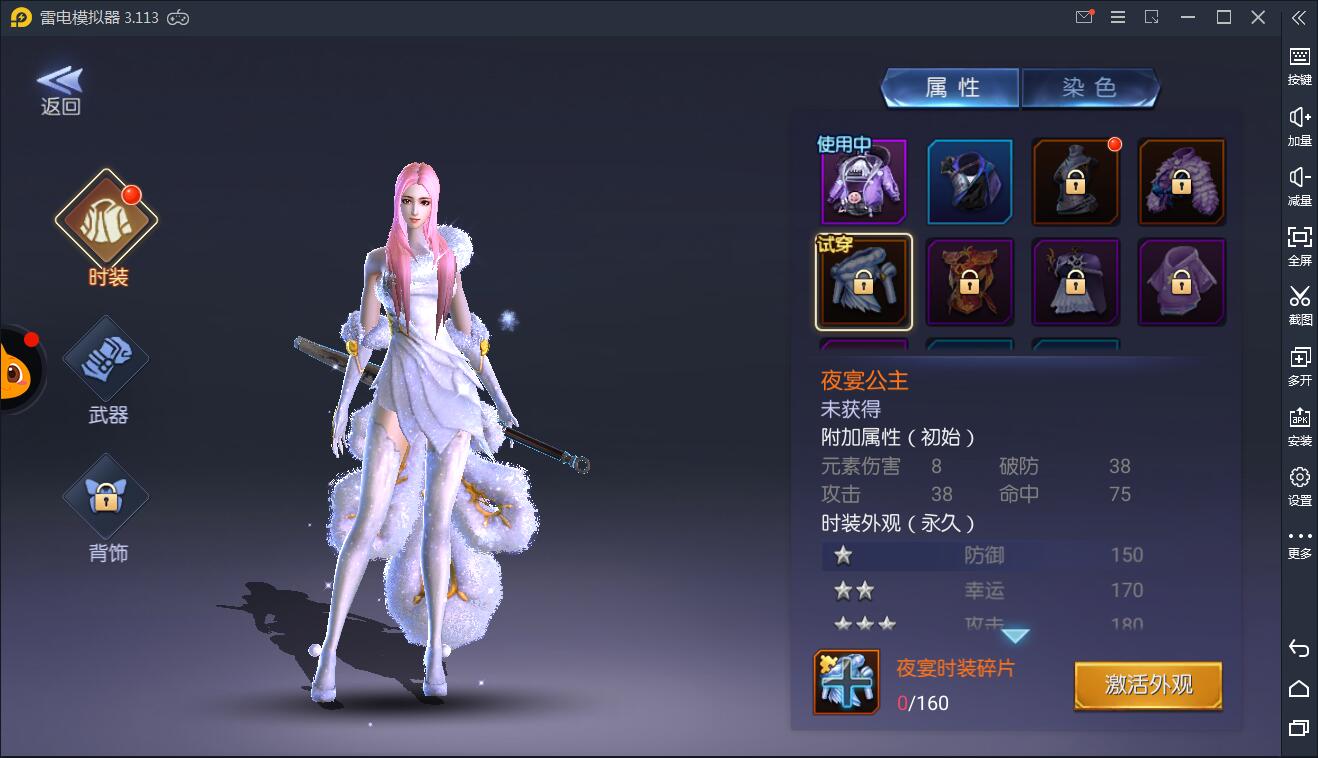Image resolution: width=1318 pixels, height=758 pixels.
Task: Click the 返回 back button
Action: (60, 90)
